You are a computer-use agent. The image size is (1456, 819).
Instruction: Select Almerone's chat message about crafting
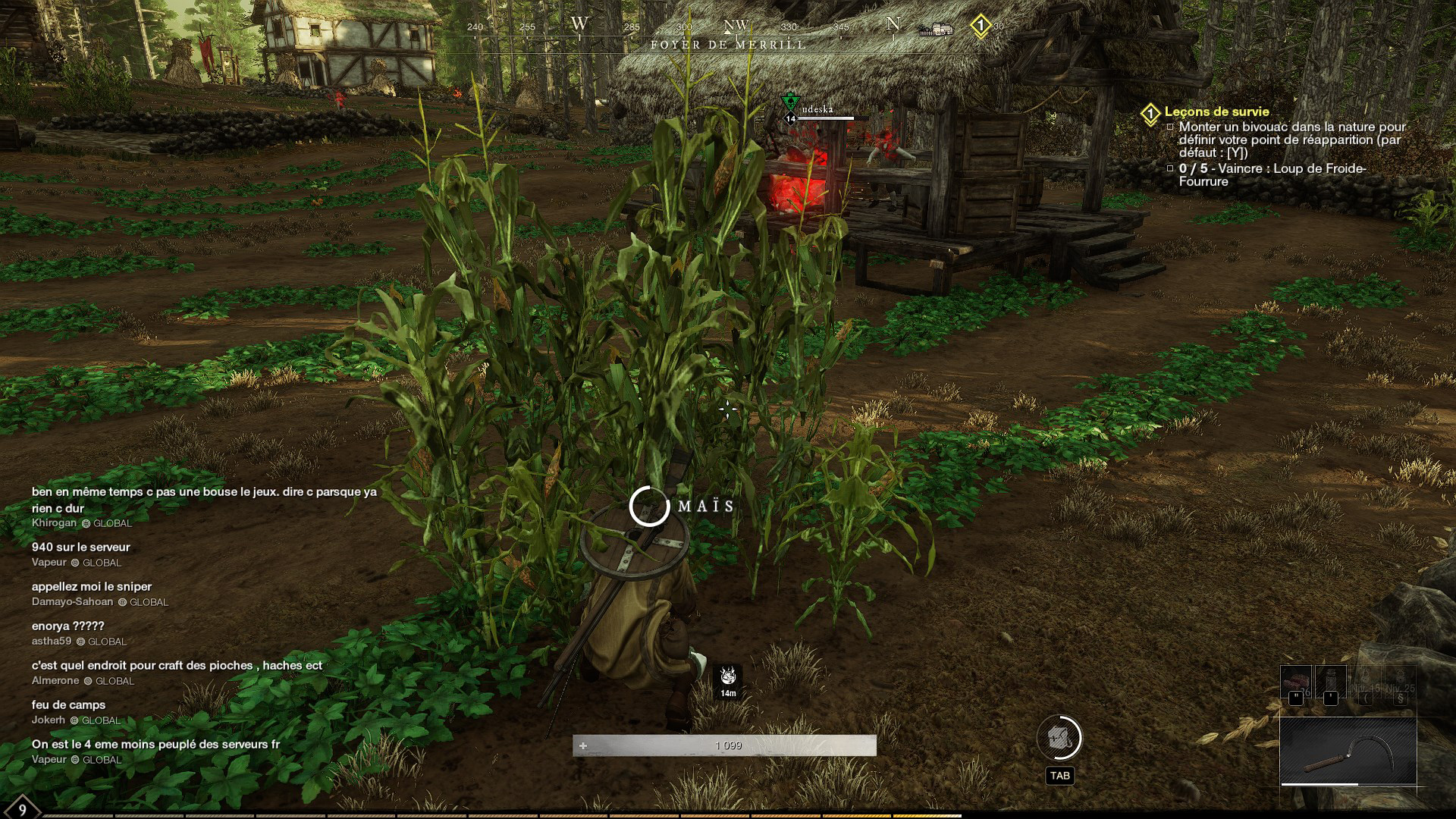pyautogui.click(x=177, y=666)
